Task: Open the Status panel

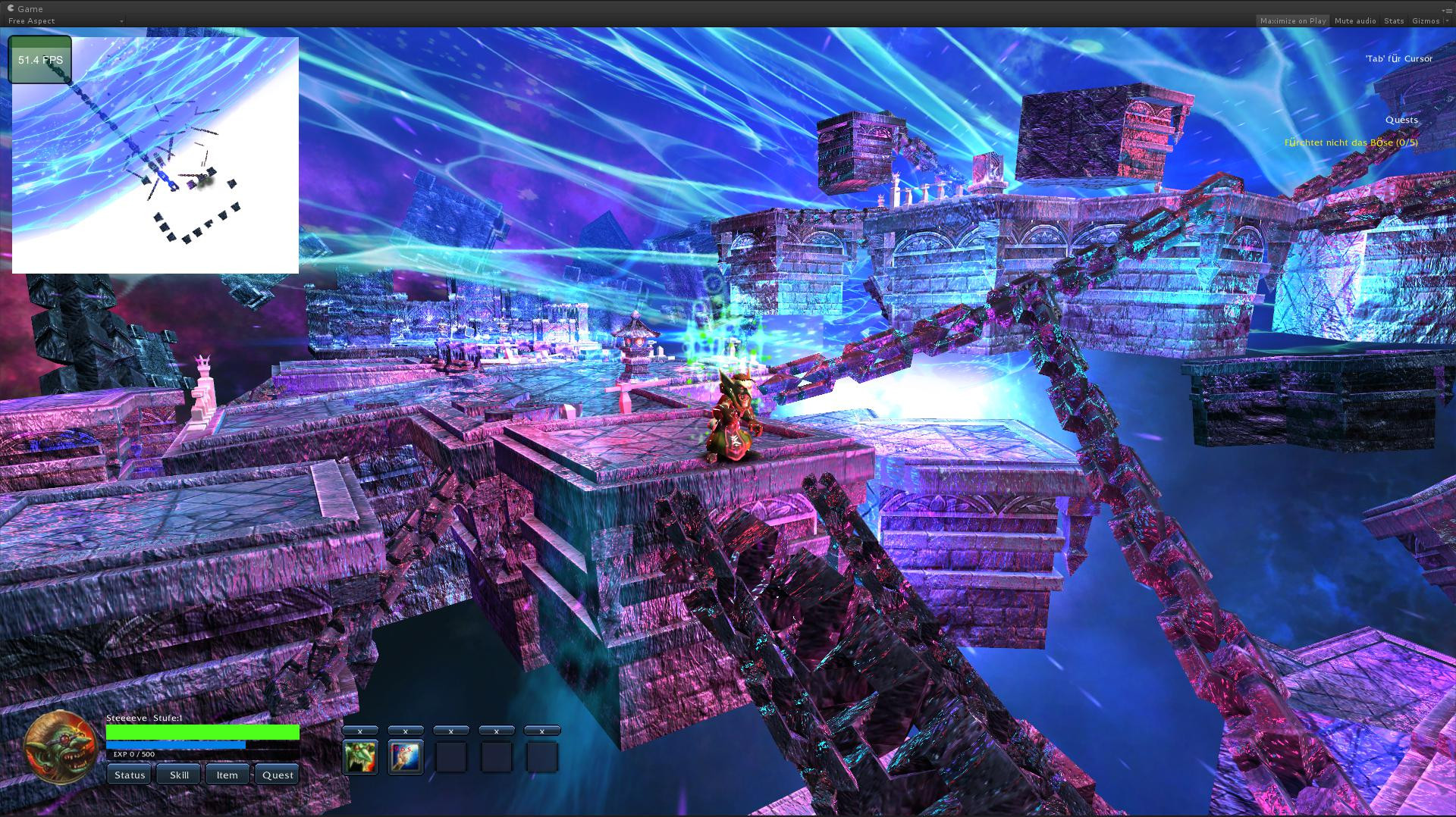Action: tap(130, 775)
